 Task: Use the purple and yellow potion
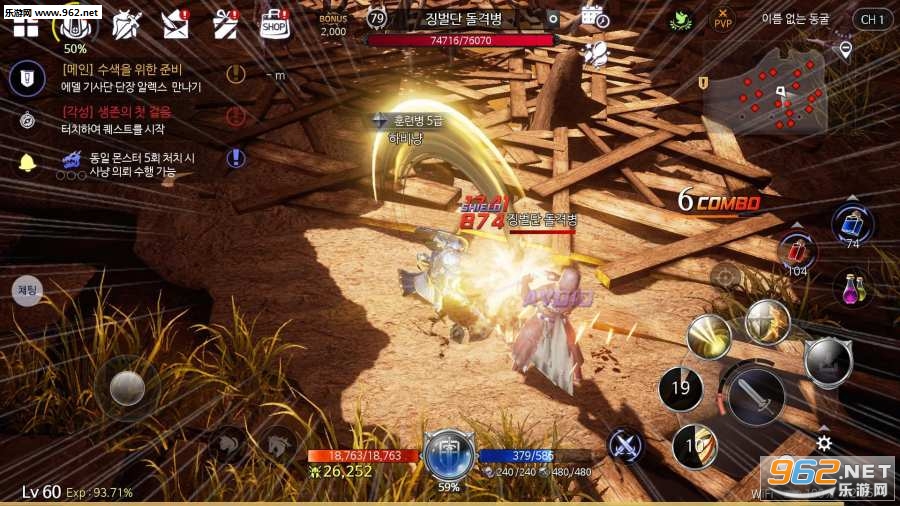[x=852, y=289]
